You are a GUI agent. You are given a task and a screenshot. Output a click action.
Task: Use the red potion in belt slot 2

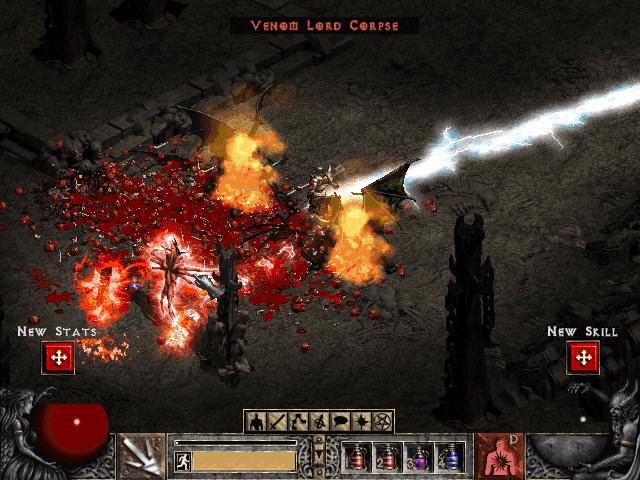(390, 457)
